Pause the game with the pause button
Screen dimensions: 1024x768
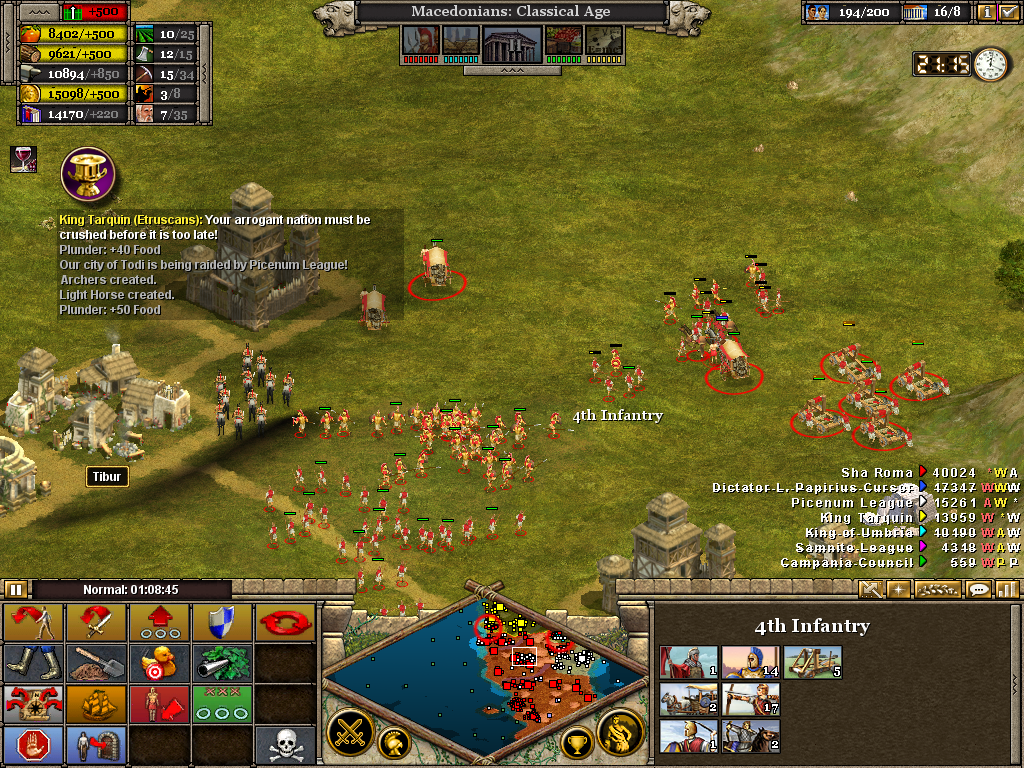click(x=16, y=589)
